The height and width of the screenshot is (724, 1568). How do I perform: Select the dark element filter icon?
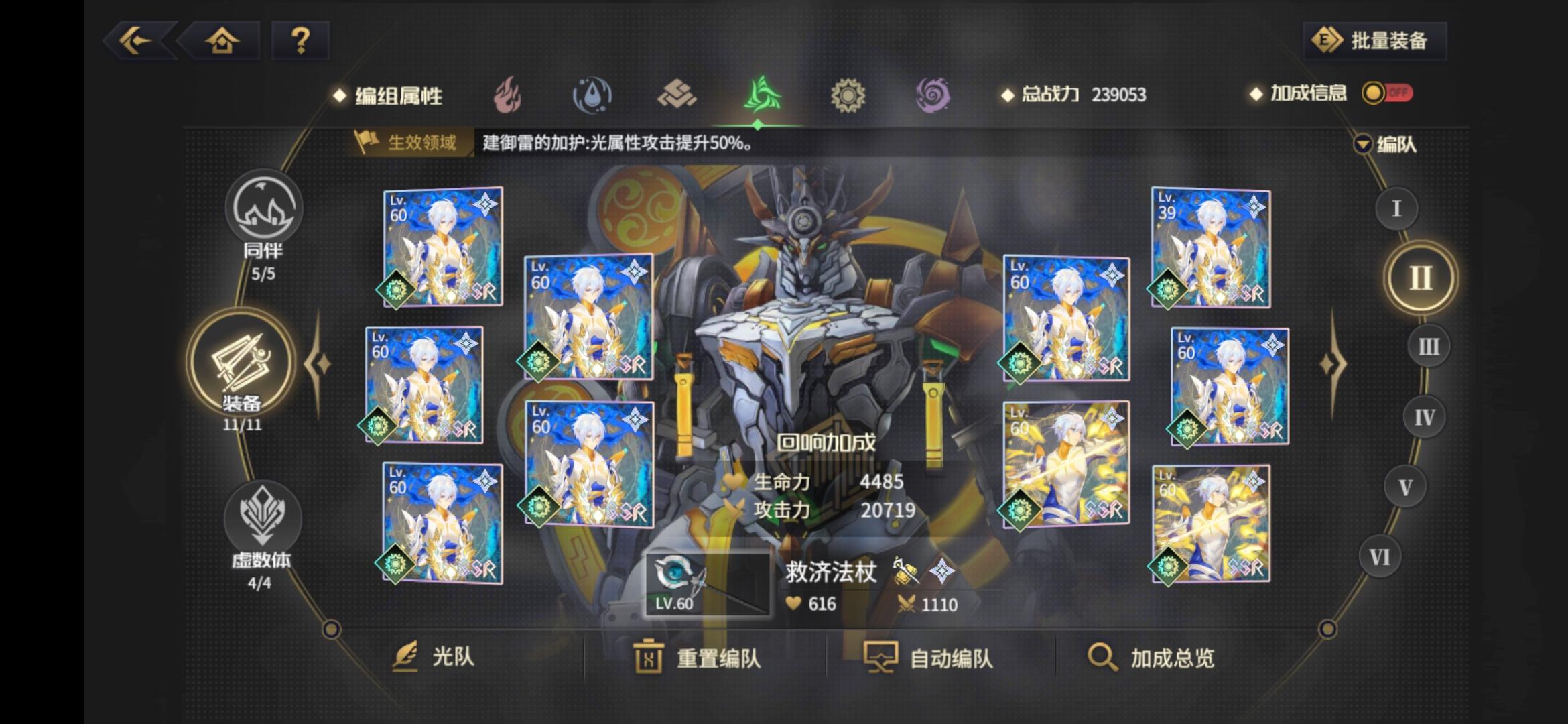933,94
